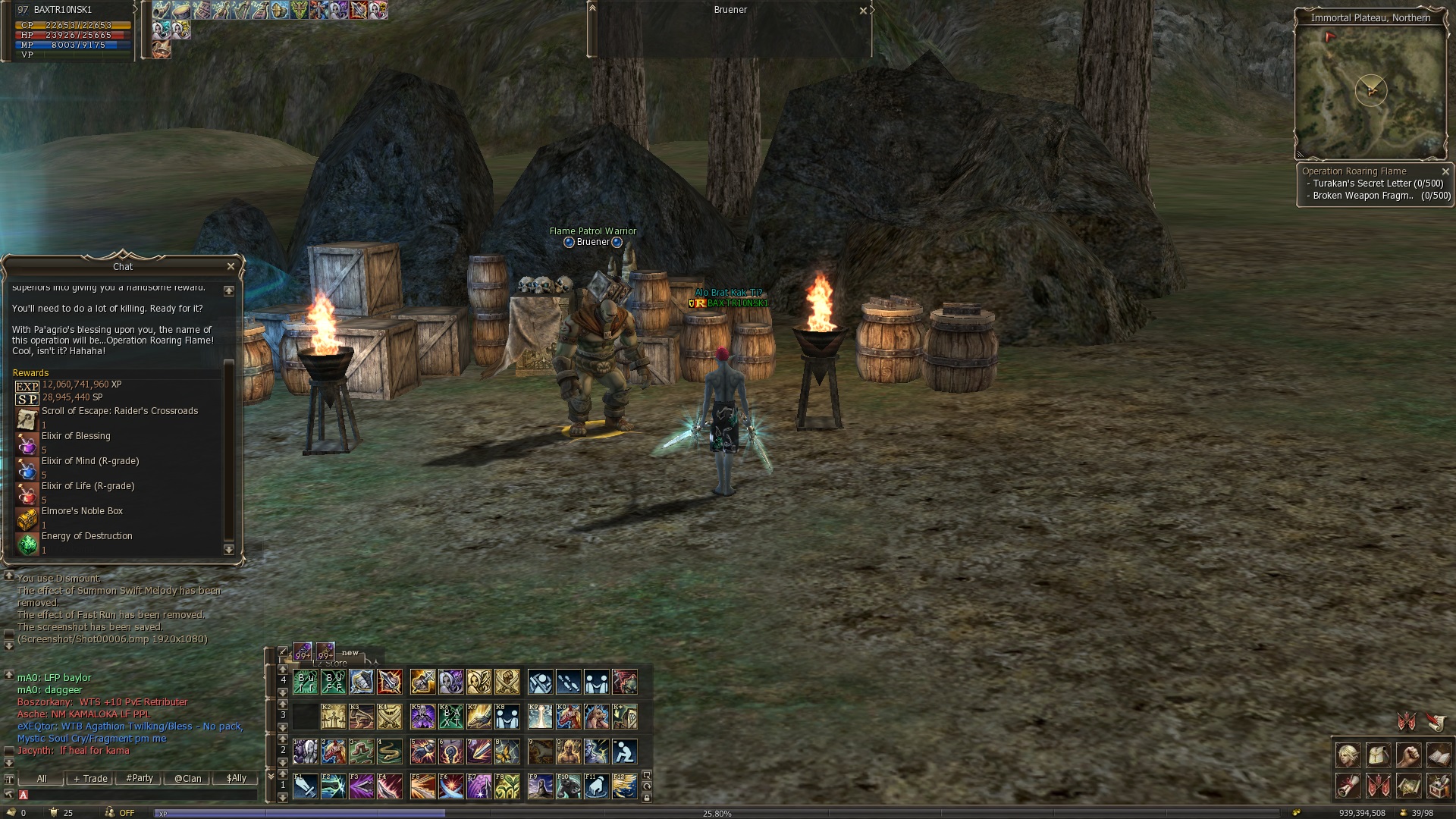The width and height of the screenshot is (1456, 819).
Task: Open the open-book skills icon
Action: click(x=1439, y=756)
